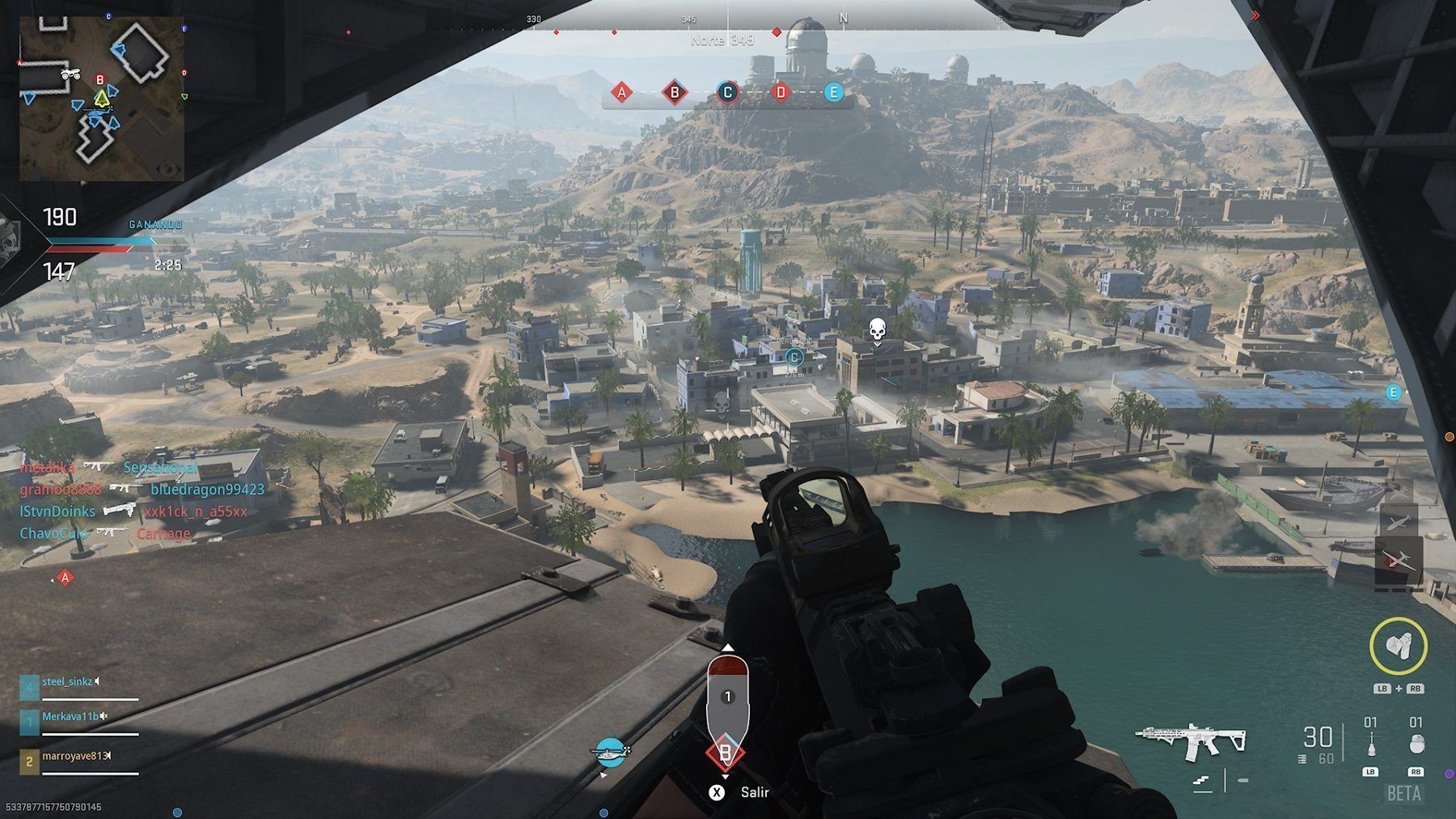Click the unavailable red airplane killstreak icon
The image size is (1456, 819).
pos(1399,560)
